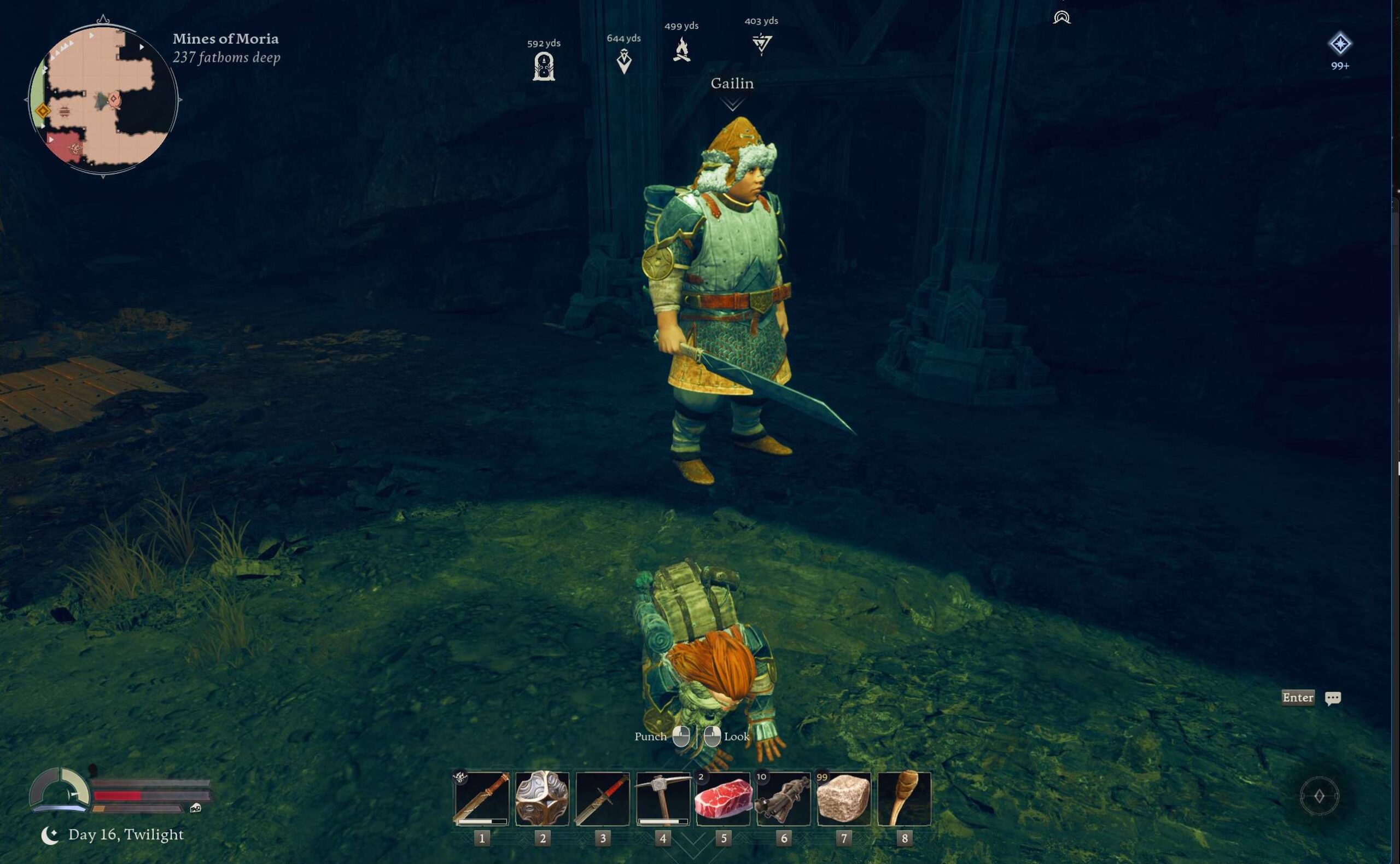Equip the wooden torch in slot 8
Viewport: 1400px width, 864px height.
[x=904, y=798]
